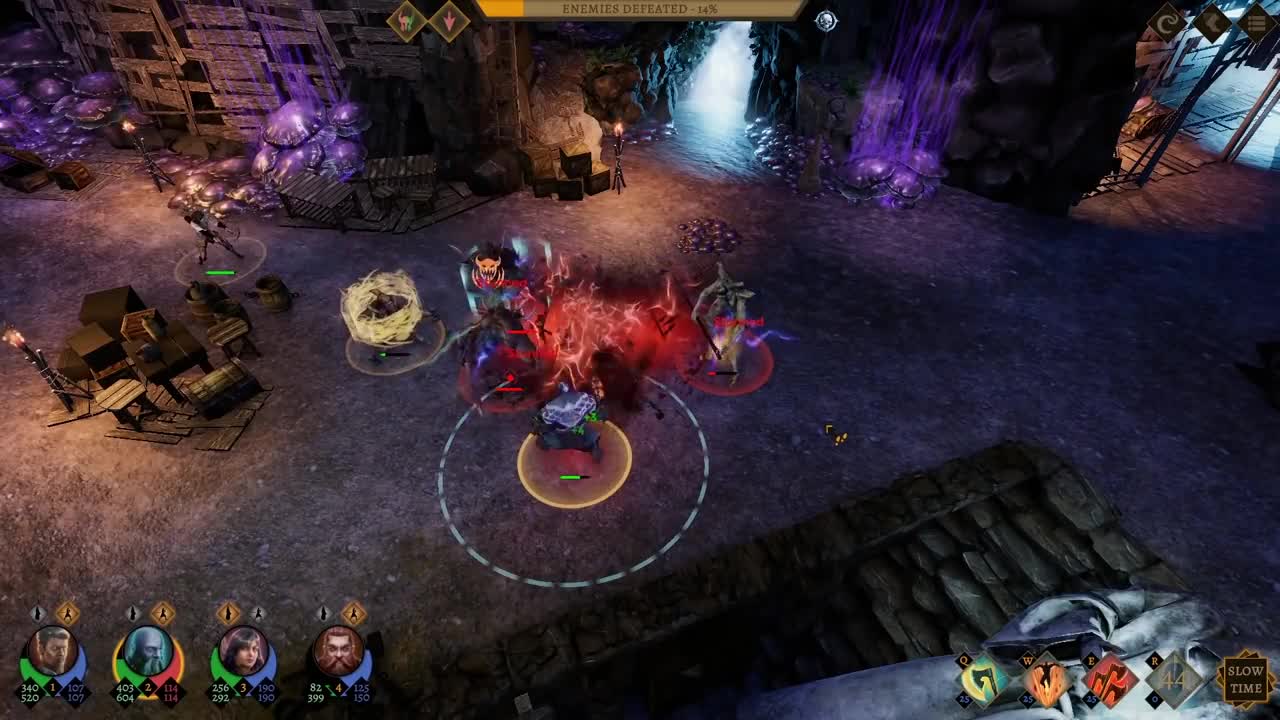This screenshot has width=1280, height=720.
Task: Toggle the stance icon above hero portrait one
Action: 38,612
